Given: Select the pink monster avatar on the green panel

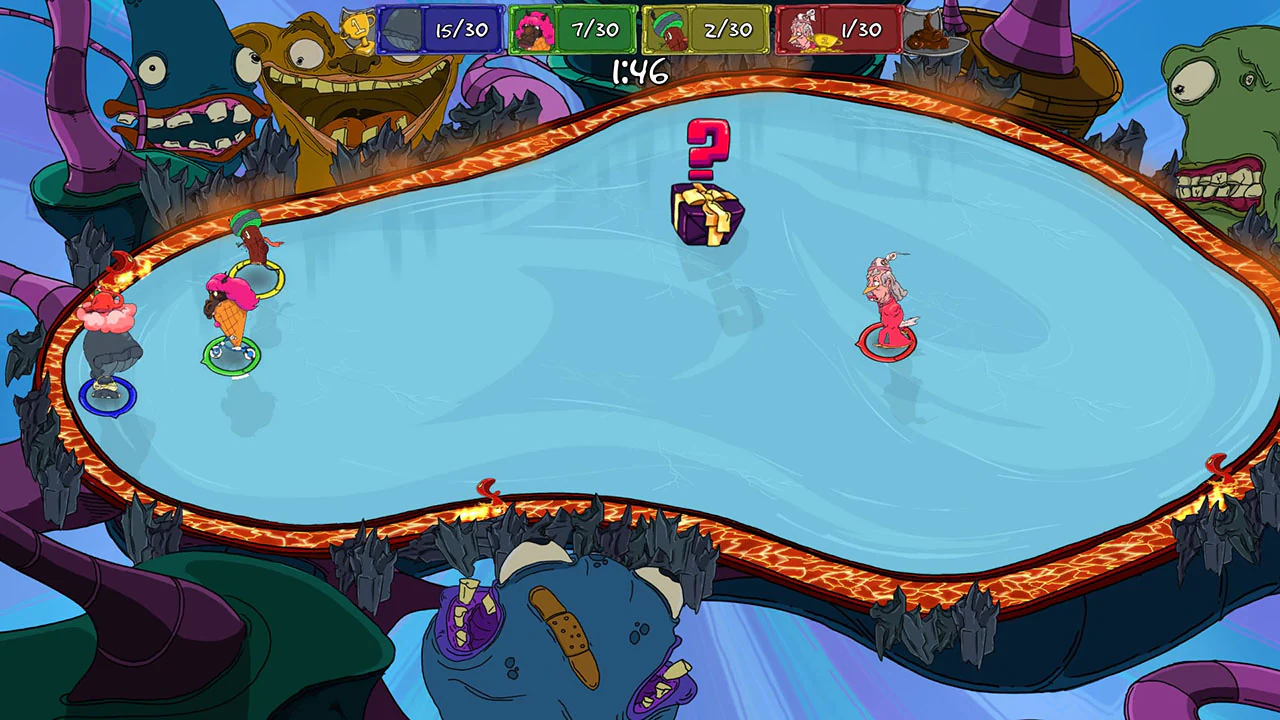Looking at the screenshot, I should [x=533, y=28].
